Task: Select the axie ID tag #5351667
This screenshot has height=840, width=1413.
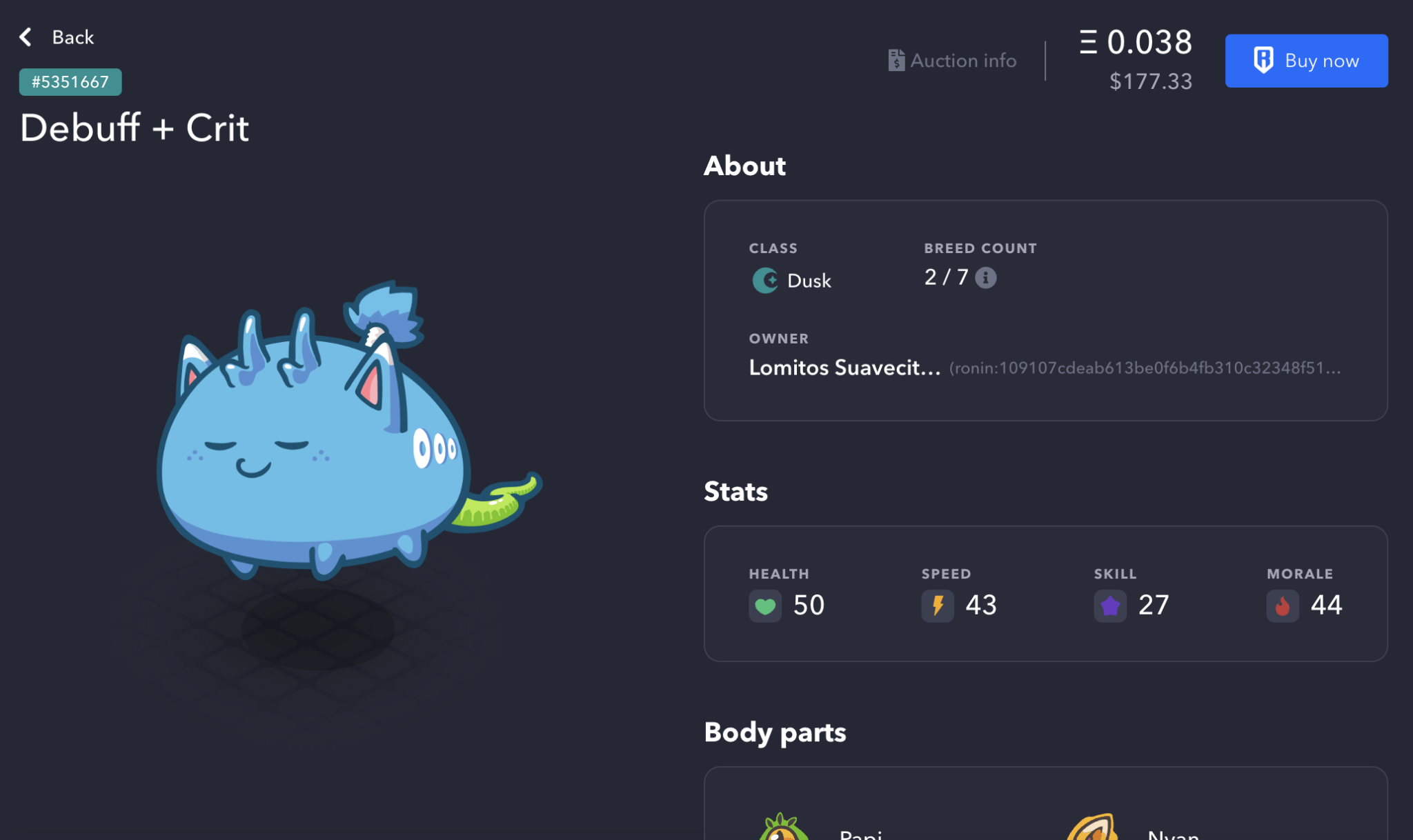Action: (x=70, y=81)
